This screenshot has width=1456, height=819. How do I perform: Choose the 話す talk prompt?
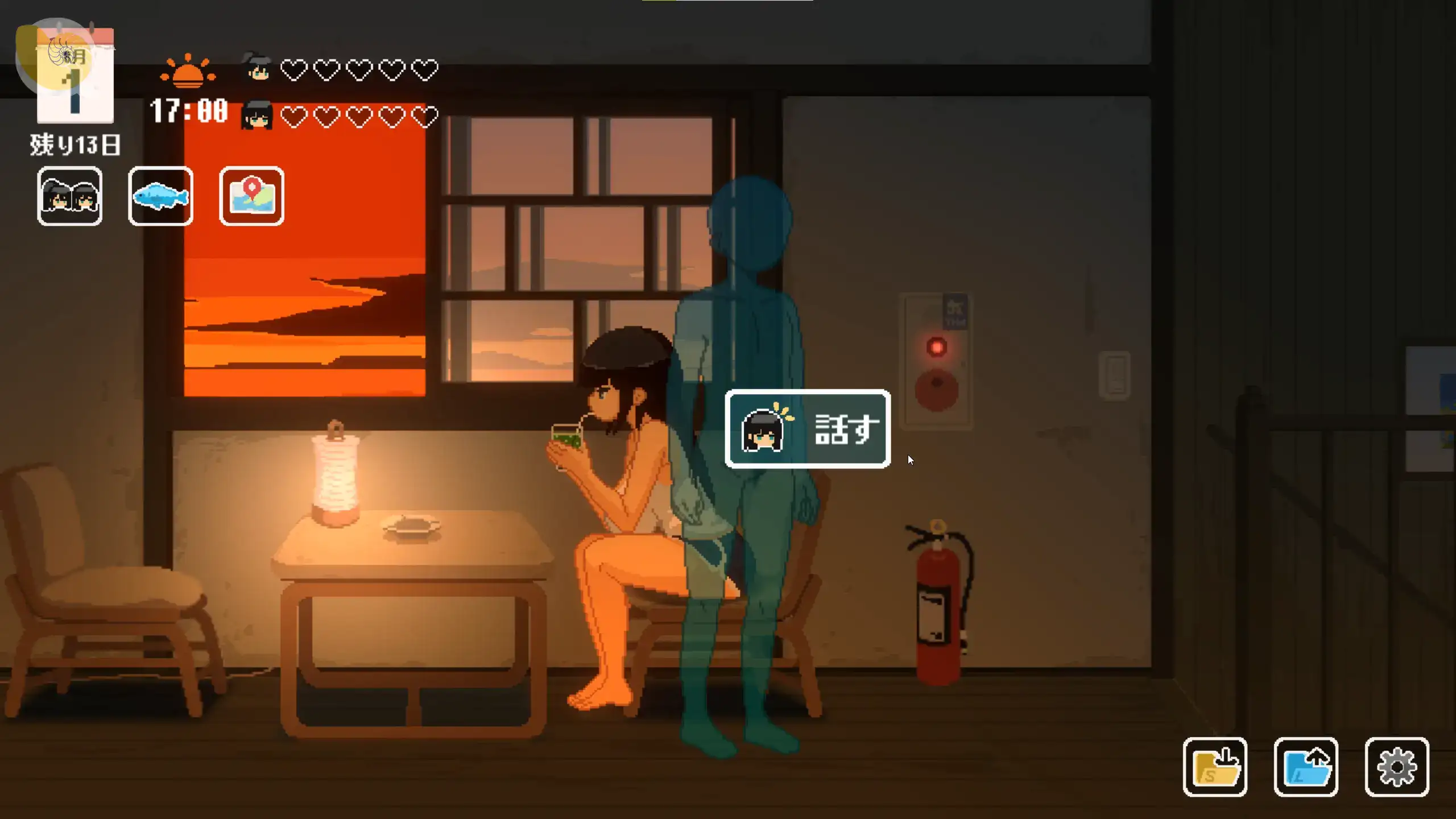tap(808, 429)
